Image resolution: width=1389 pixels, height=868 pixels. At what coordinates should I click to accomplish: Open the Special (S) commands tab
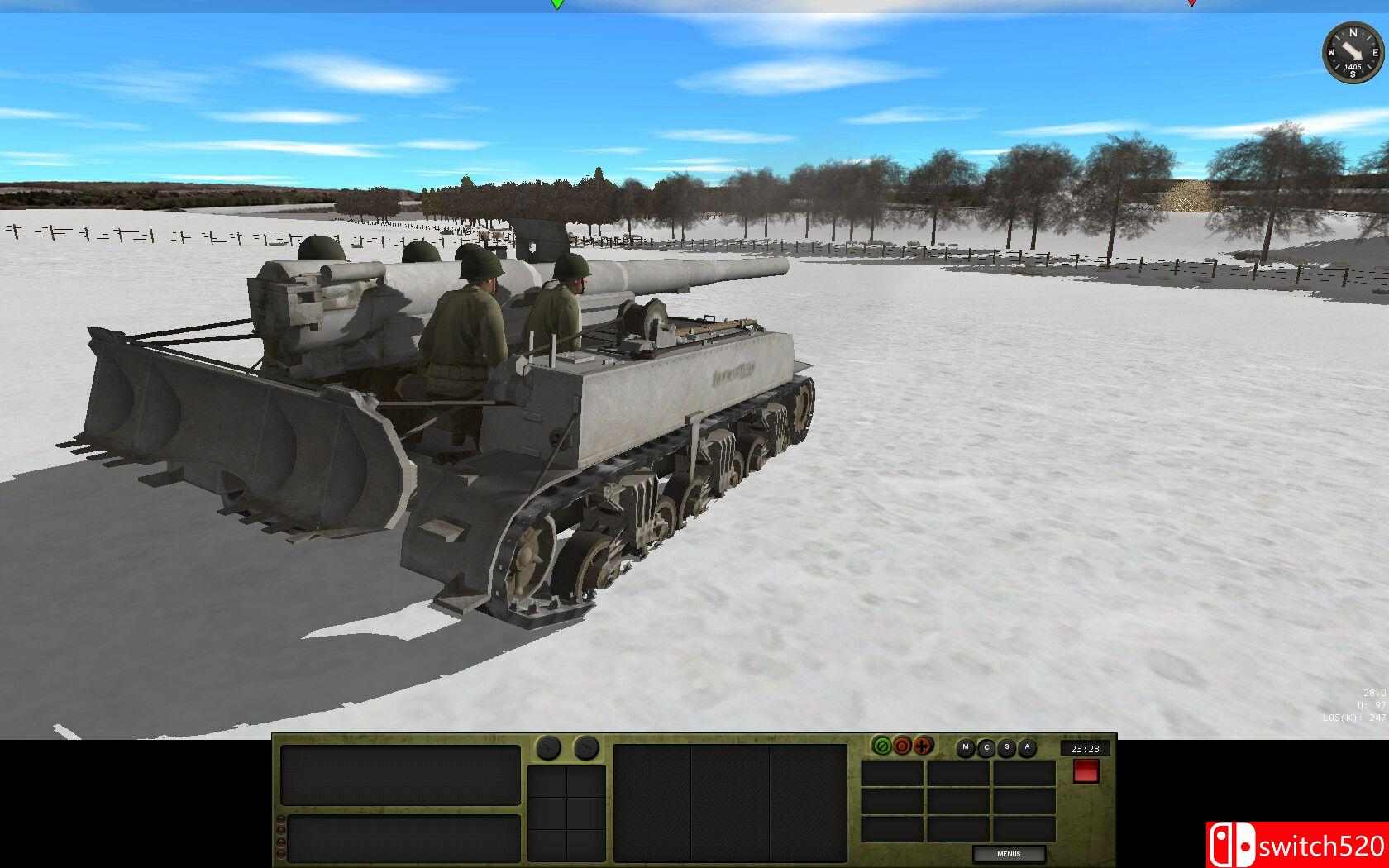[1006, 747]
